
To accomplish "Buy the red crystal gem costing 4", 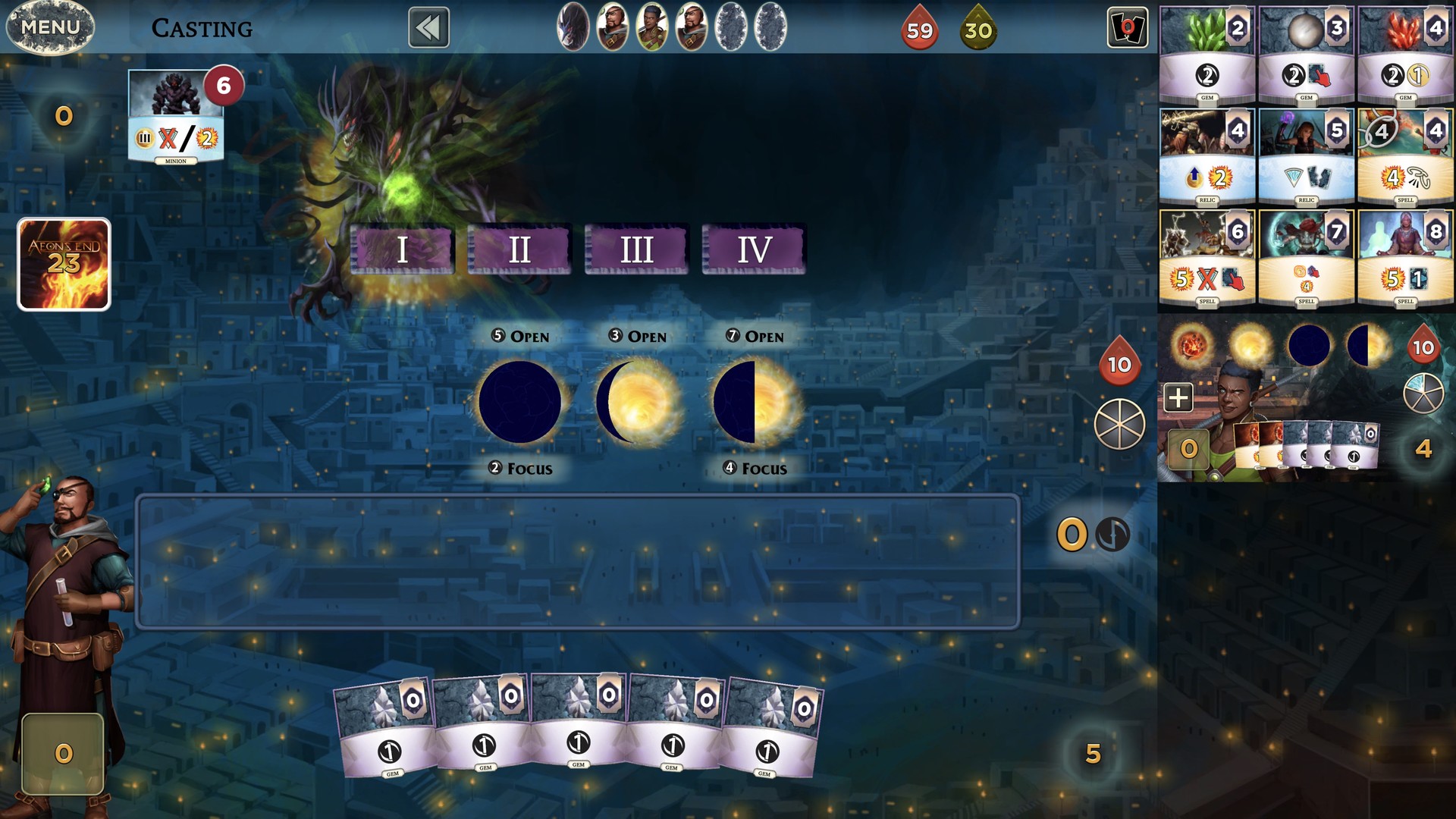I will tap(1405, 53).
